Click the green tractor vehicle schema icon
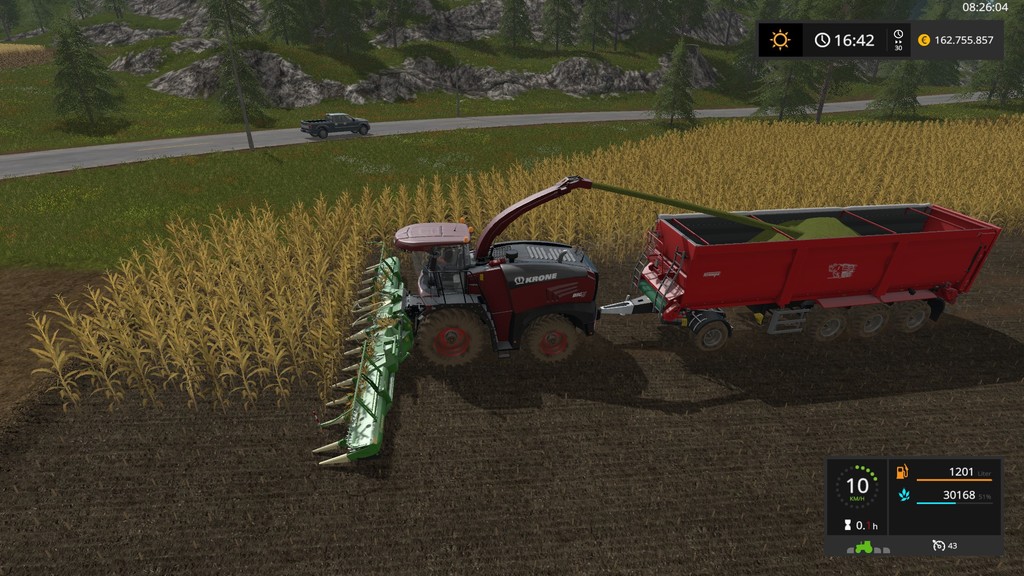The image size is (1024, 576). pos(861,546)
